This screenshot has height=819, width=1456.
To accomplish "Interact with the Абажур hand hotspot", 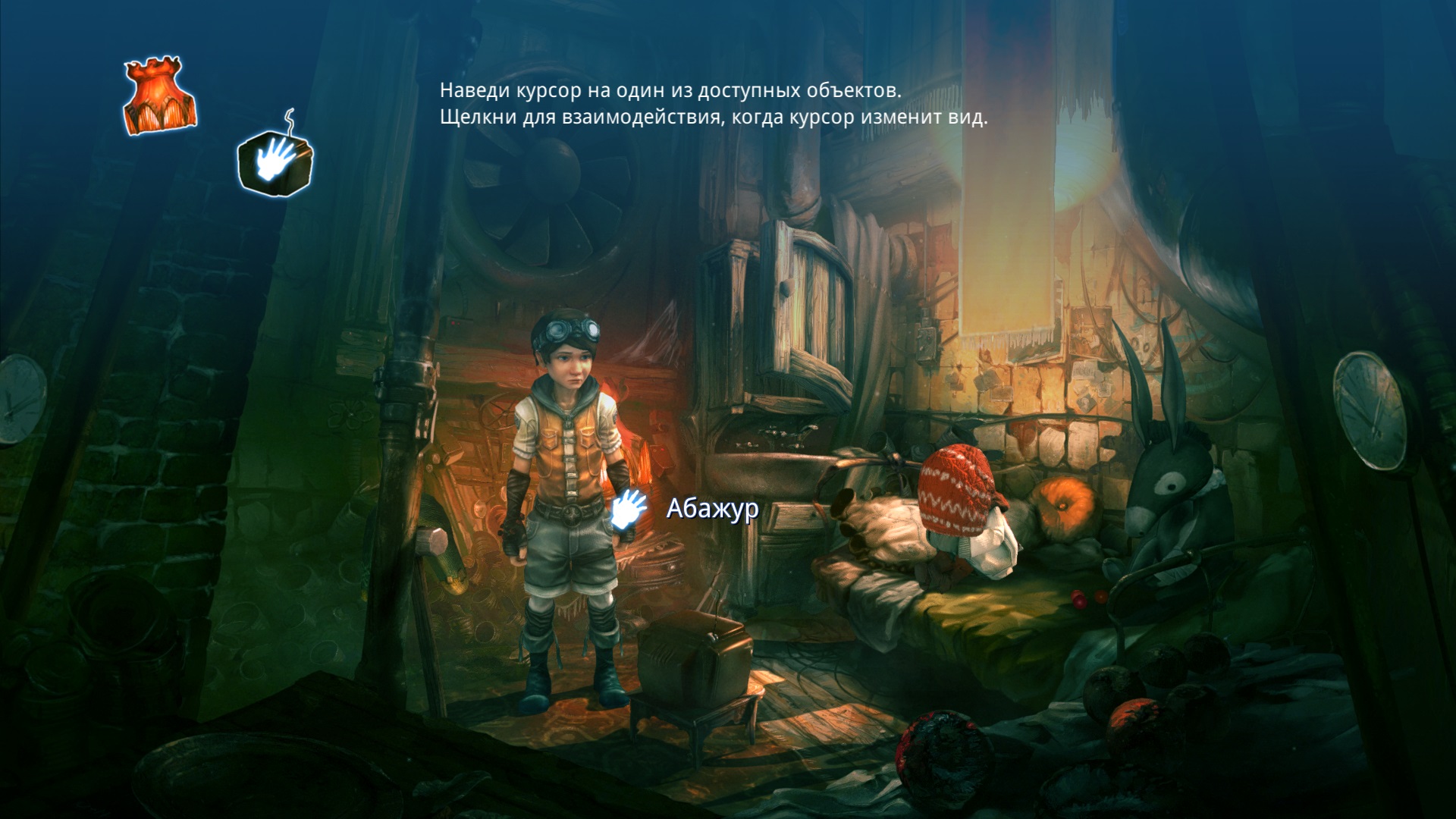I will [629, 508].
